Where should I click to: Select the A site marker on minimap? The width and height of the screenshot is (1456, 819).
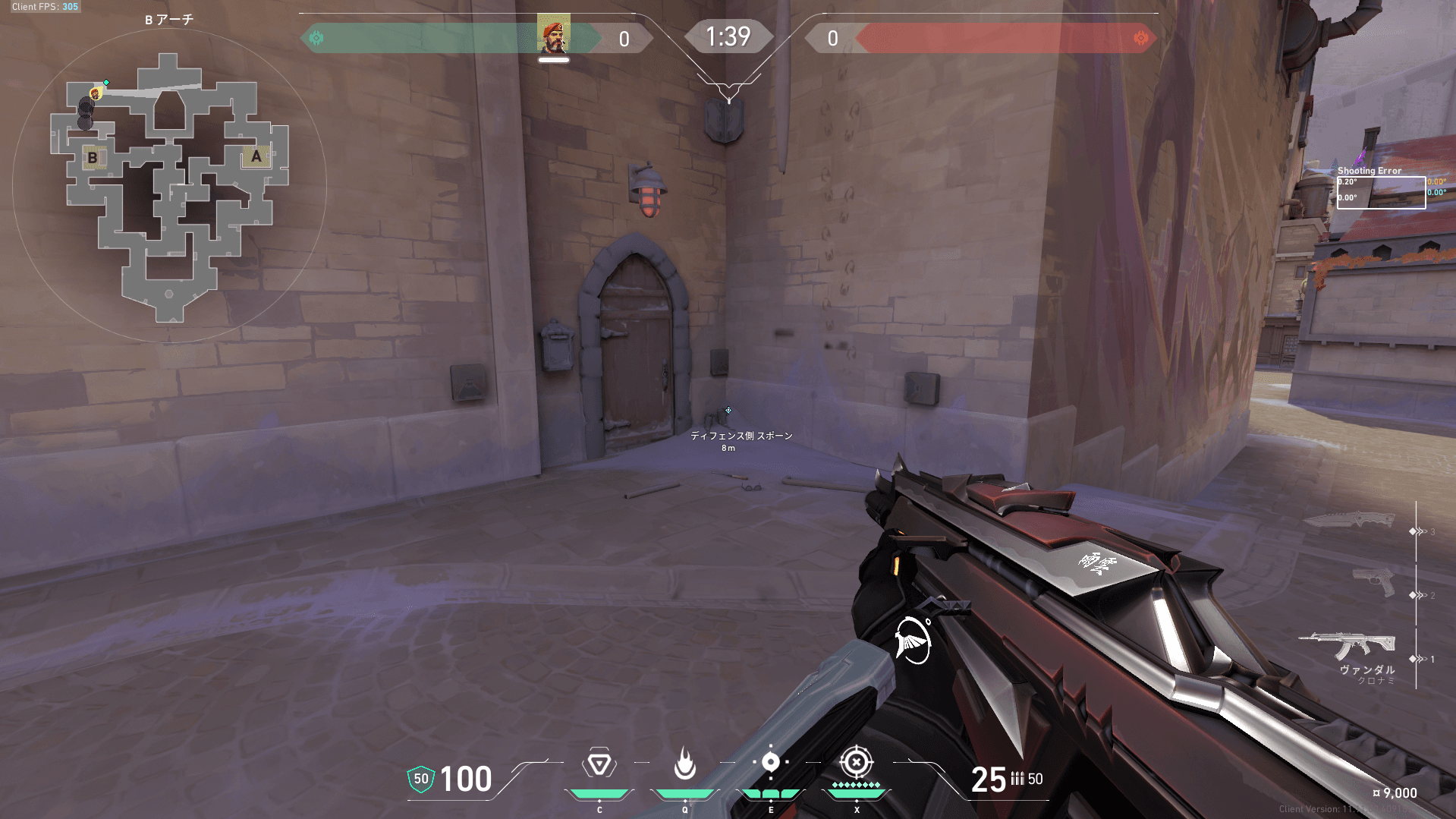(x=256, y=156)
